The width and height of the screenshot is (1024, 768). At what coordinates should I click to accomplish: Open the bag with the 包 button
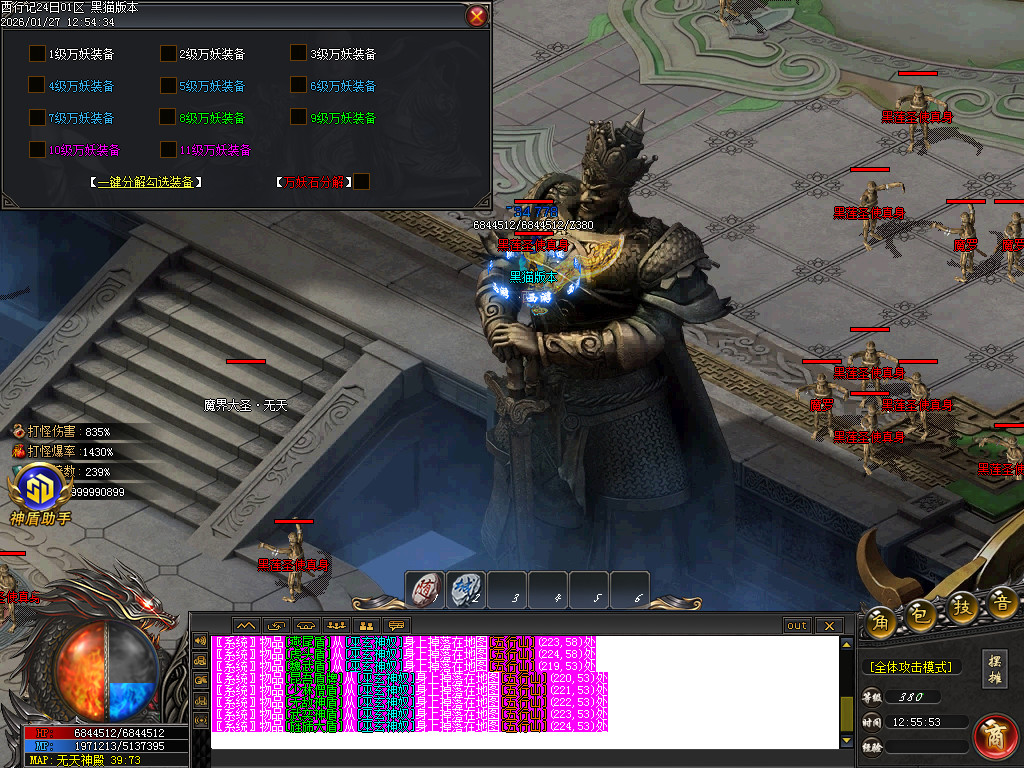pyautogui.click(x=921, y=617)
